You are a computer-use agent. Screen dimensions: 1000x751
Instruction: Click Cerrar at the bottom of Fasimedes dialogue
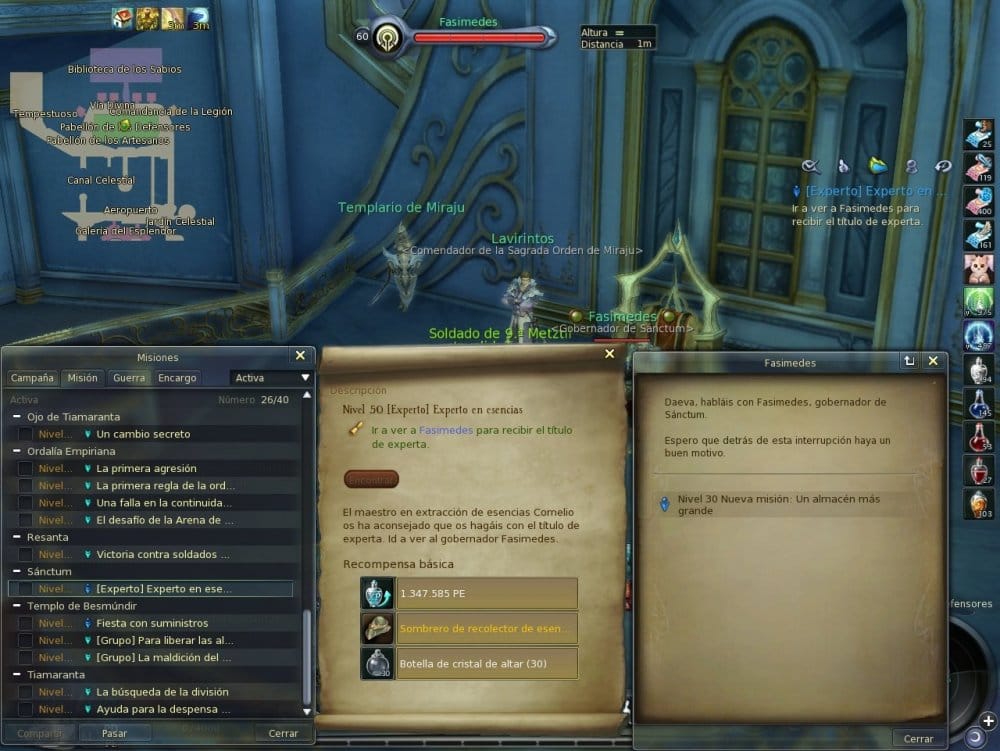coord(918,738)
